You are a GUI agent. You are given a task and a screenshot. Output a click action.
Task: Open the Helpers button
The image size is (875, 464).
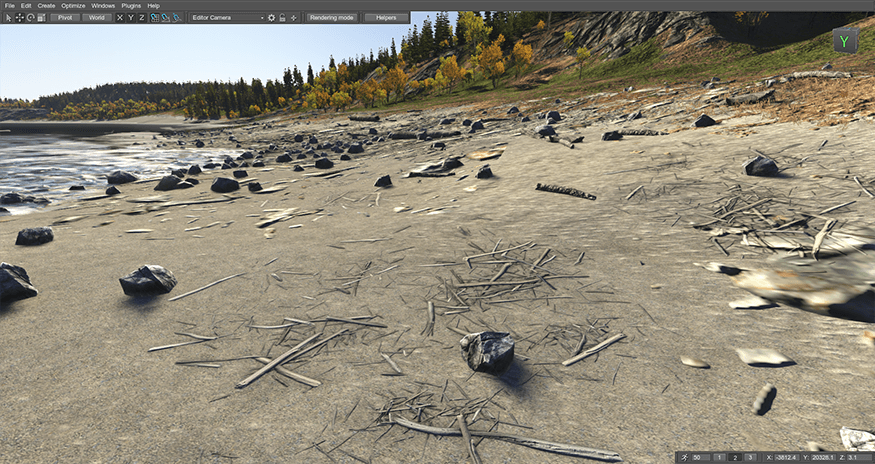click(386, 18)
